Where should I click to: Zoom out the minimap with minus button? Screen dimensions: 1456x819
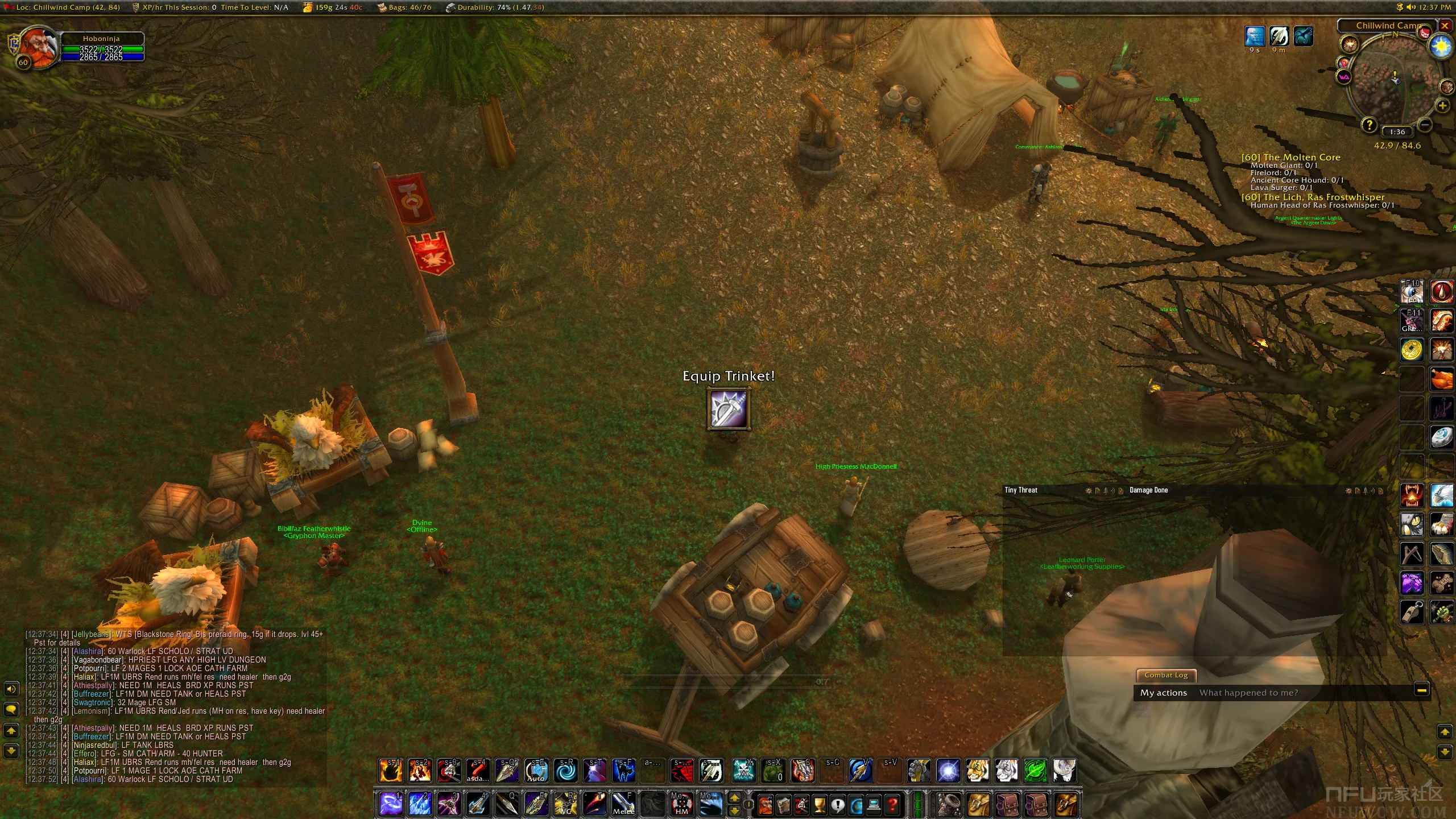coord(1424,124)
